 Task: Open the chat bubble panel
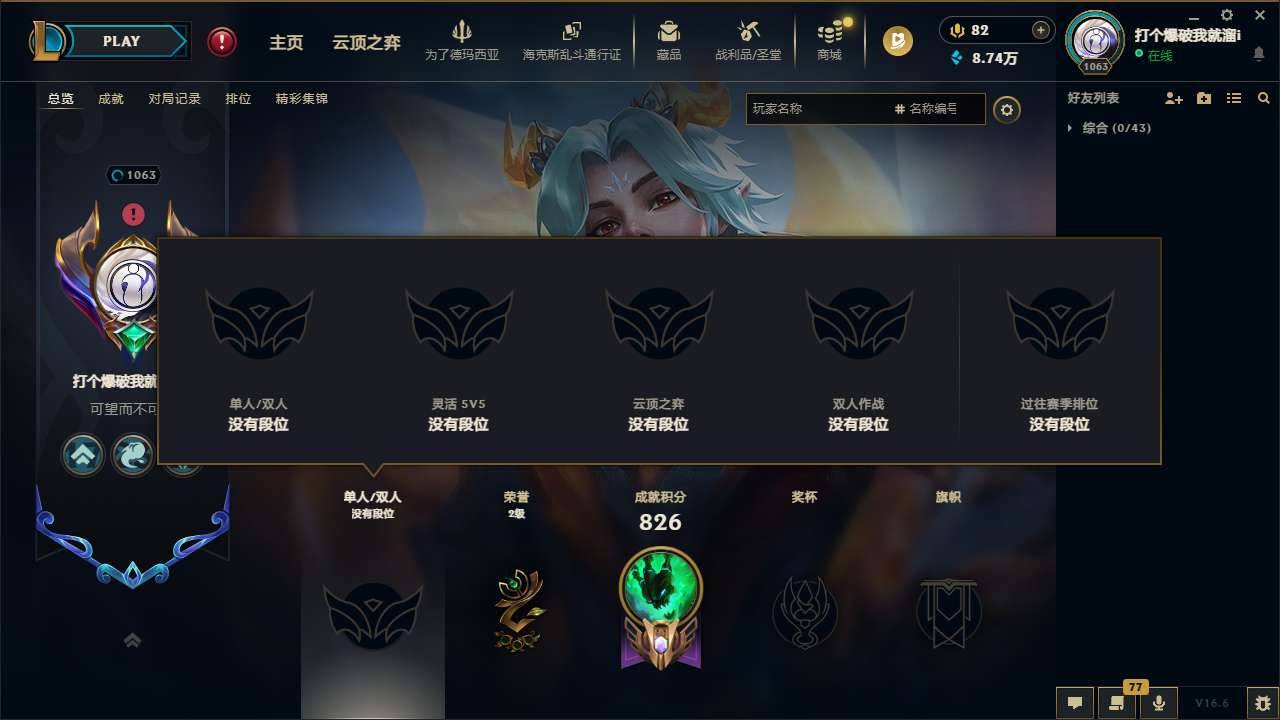click(1074, 703)
